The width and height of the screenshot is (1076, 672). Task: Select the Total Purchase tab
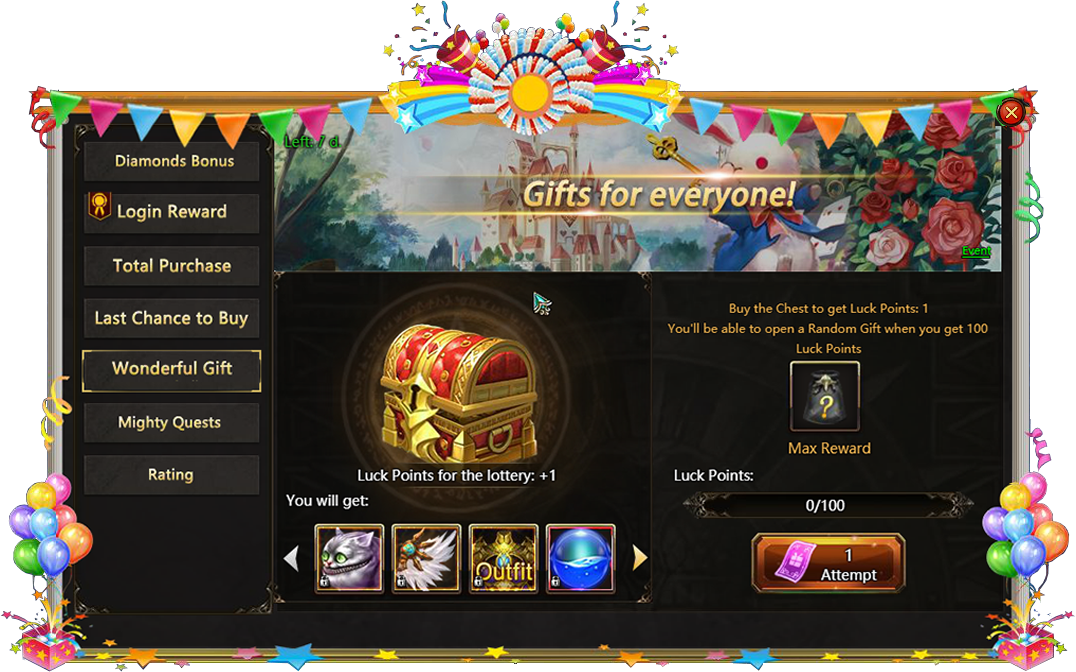pyautogui.click(x=171, y=266)
